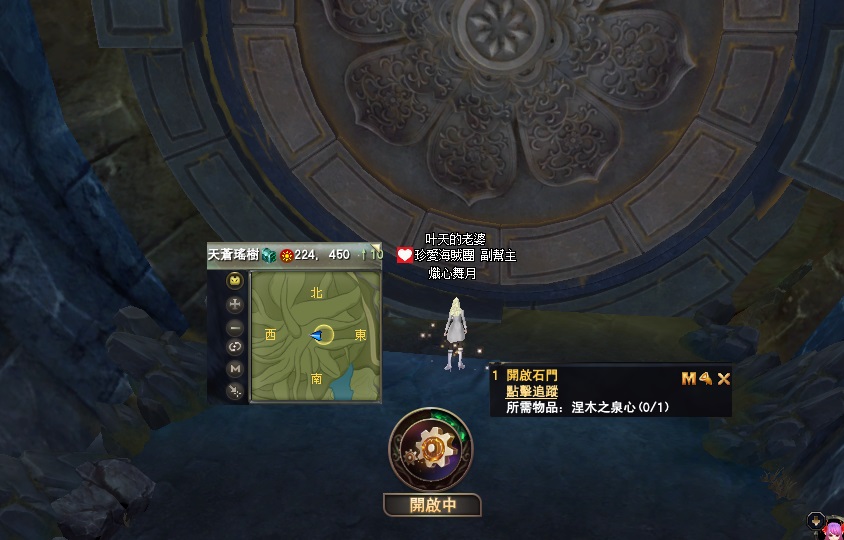844x540 pixels.
Task: Click the 點擊追蹤 quest tracking link
Action: pyautogui.click(x=532, y=392)
